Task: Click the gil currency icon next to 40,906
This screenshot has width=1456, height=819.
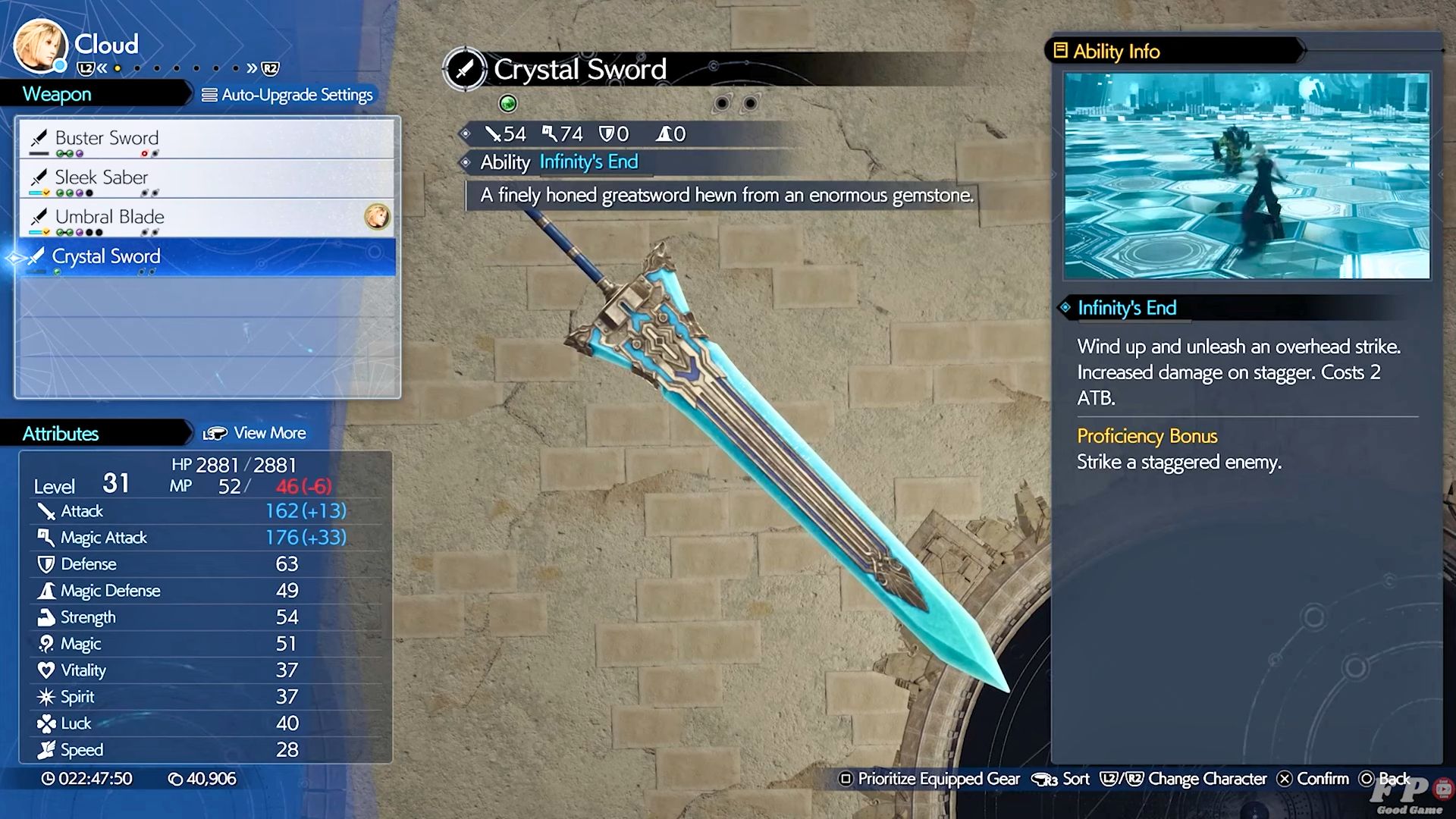Action: tap(177, 779)
